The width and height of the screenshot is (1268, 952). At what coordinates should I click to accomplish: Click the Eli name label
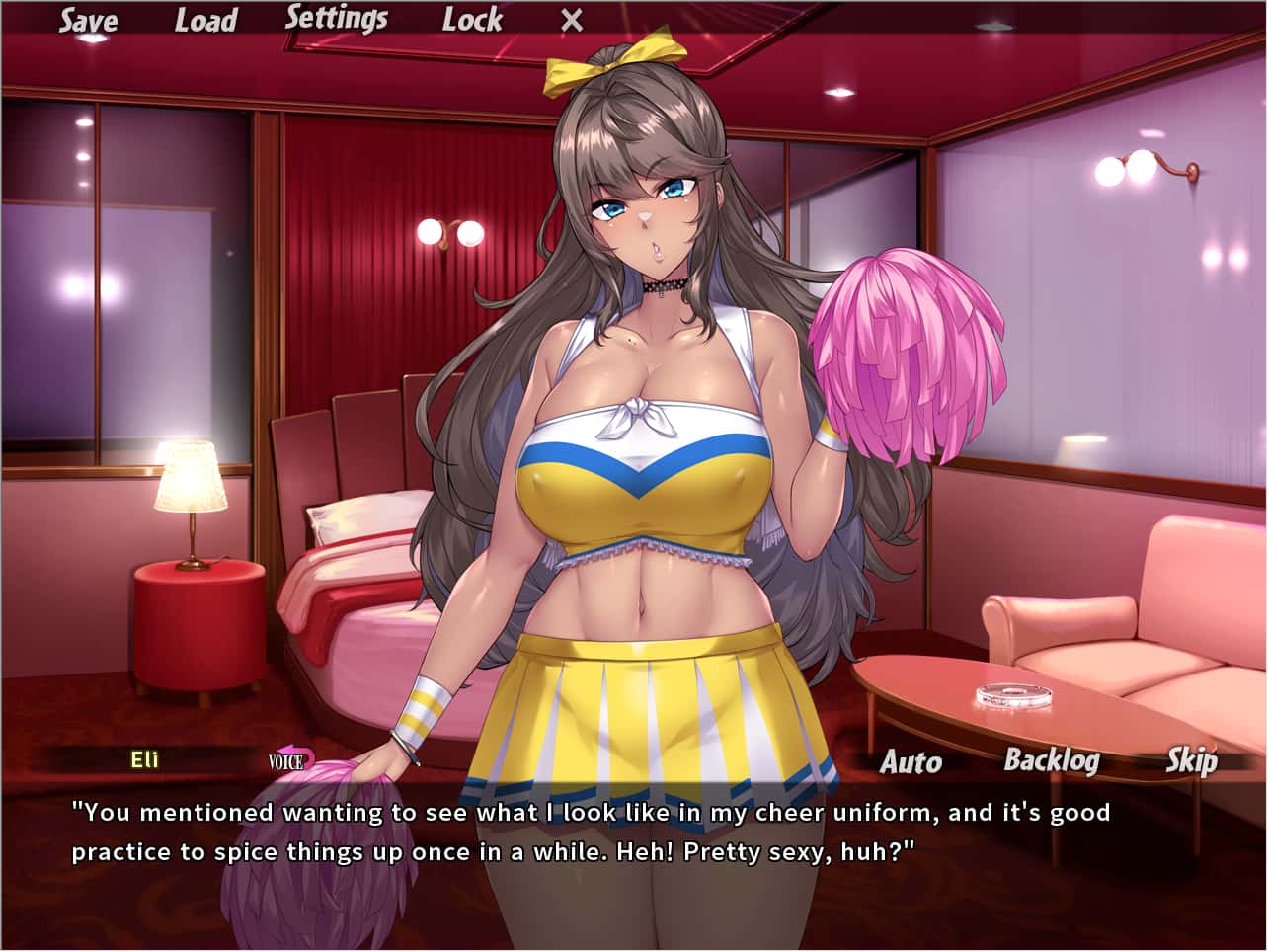click(141, 760)
